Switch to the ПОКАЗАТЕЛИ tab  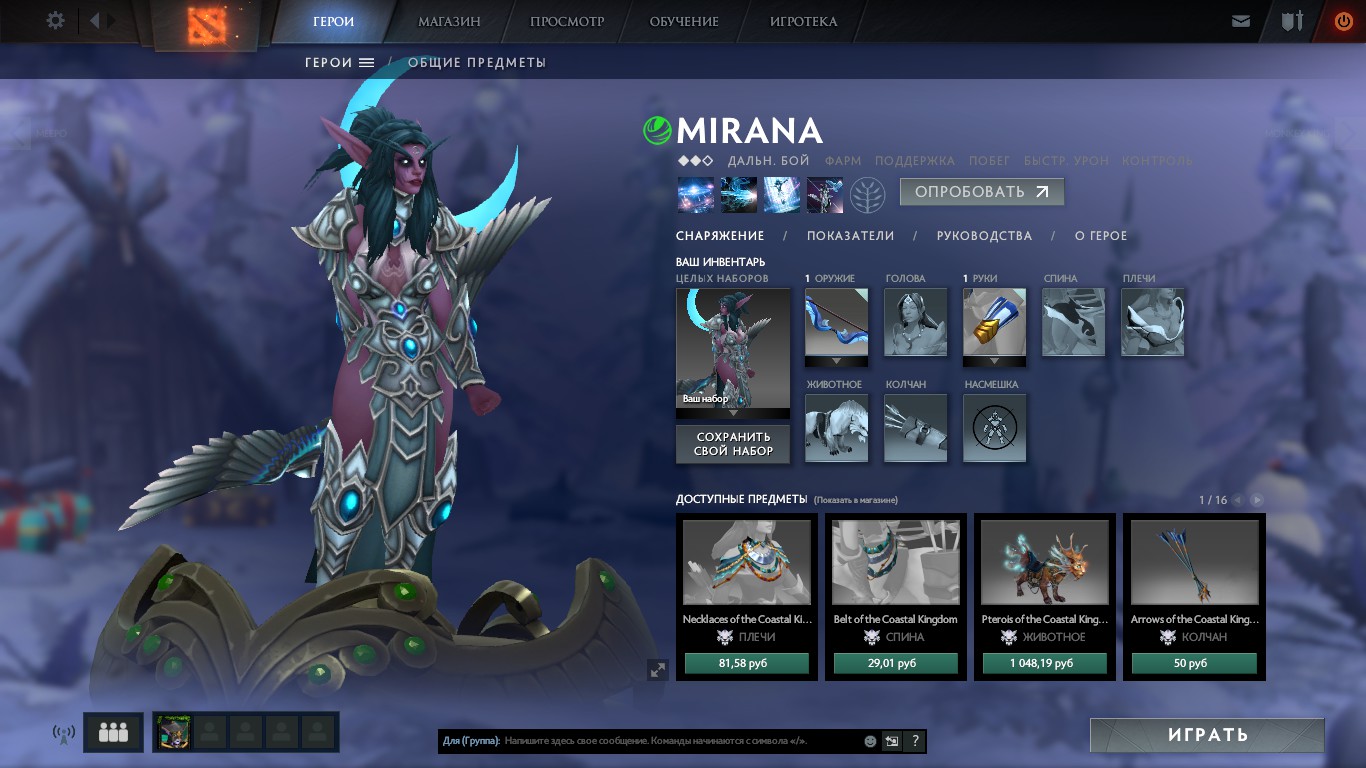pos(850,236)
